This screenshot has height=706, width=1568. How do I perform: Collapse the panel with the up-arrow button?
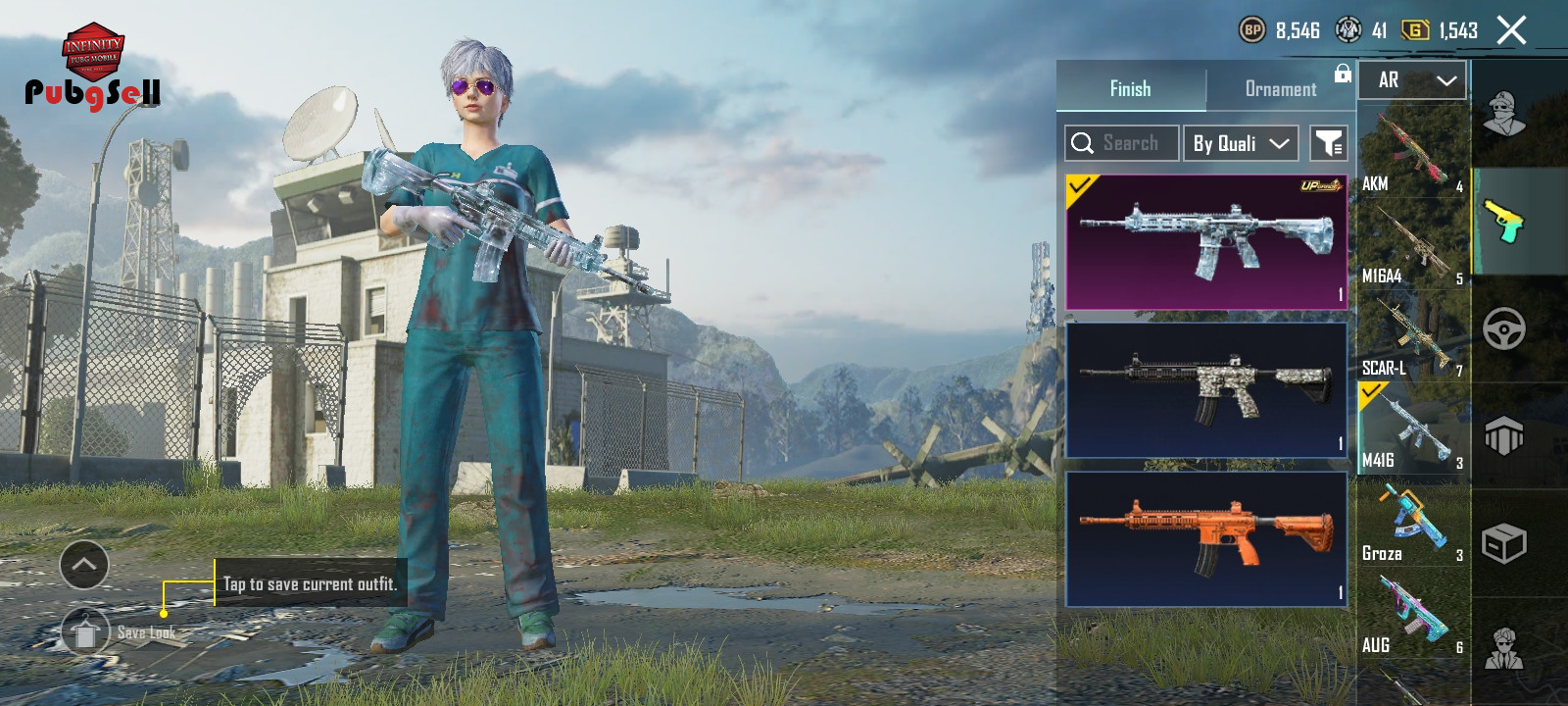pos(84,565)
